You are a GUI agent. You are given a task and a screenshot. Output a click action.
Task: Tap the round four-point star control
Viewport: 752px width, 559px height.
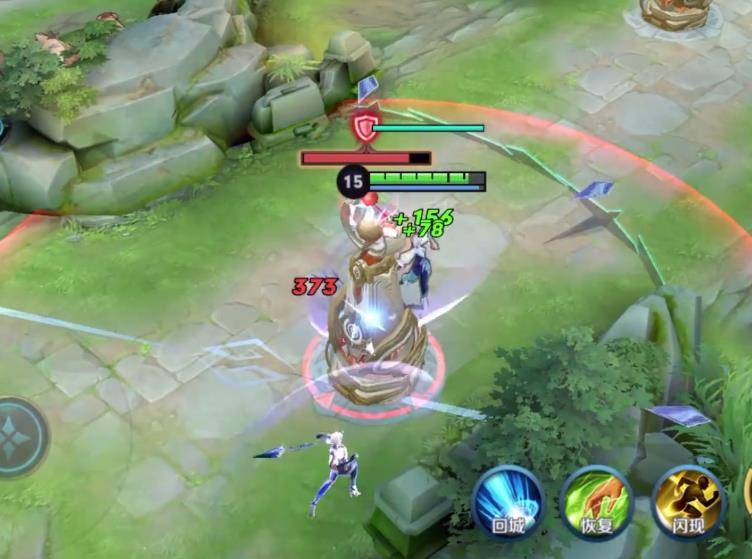tap(17, 437)
